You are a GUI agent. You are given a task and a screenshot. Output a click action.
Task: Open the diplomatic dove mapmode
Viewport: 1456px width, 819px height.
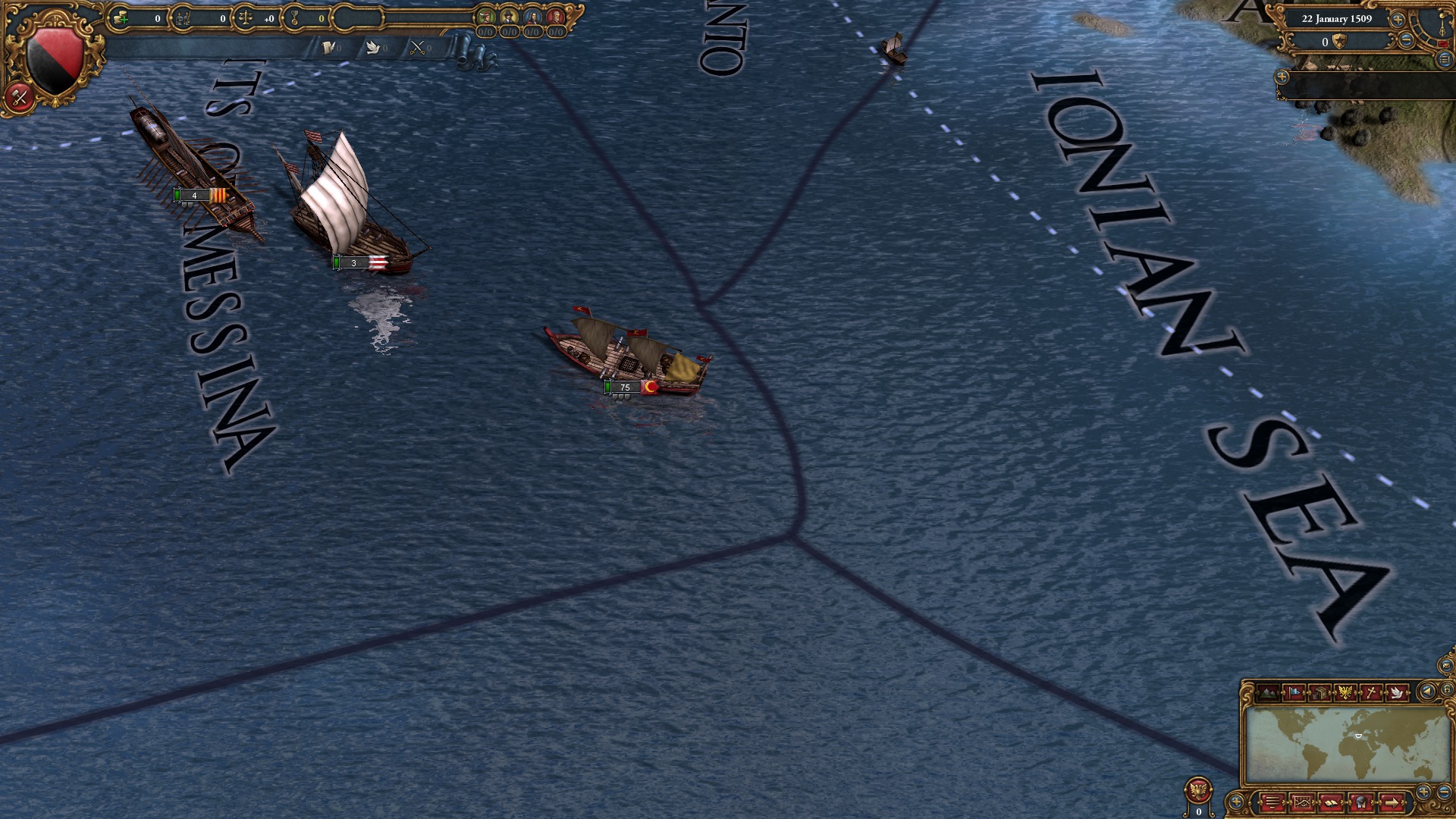(1398, 692)
